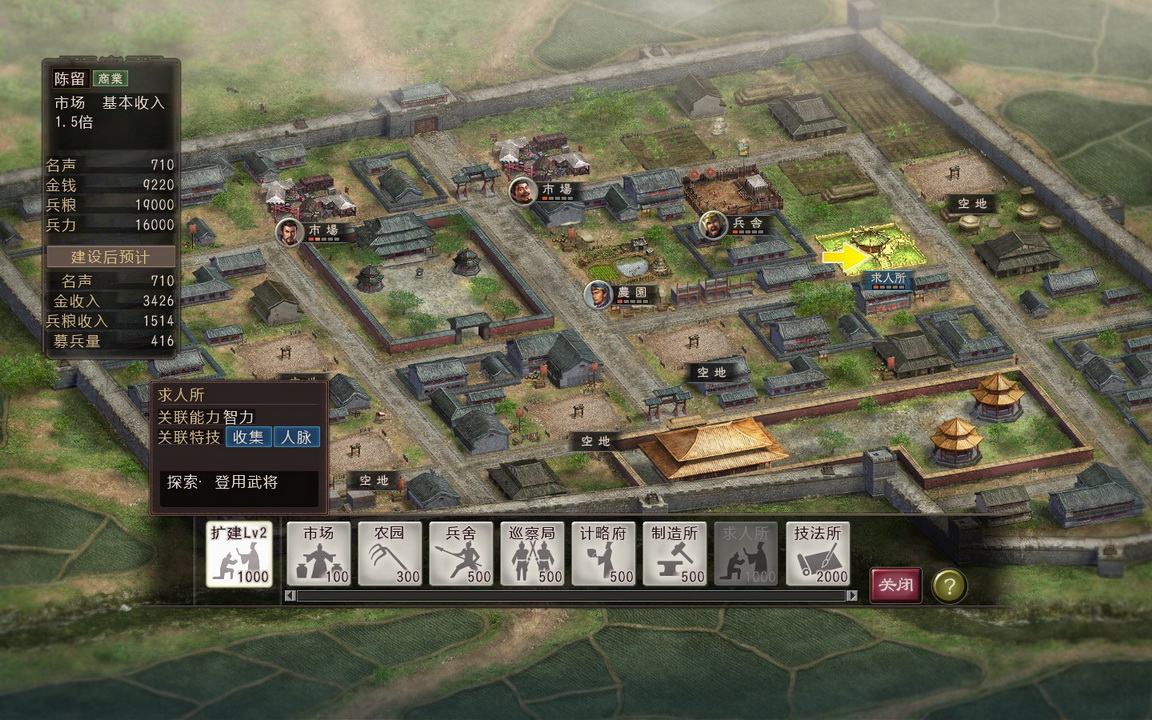Pick the 农园 facility costing 300

point(390,554)
